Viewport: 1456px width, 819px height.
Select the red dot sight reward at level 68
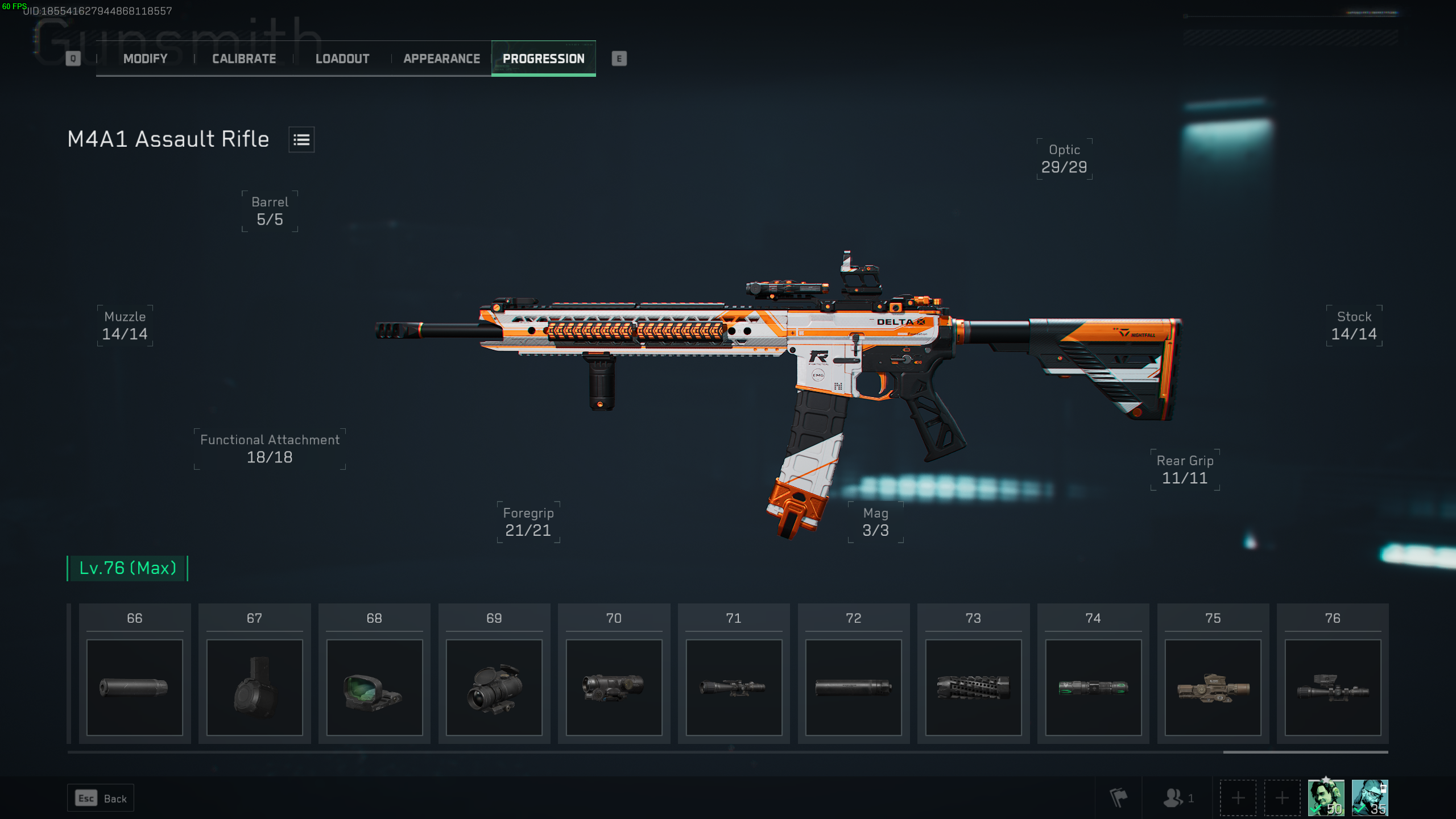[x=374, y=686]
